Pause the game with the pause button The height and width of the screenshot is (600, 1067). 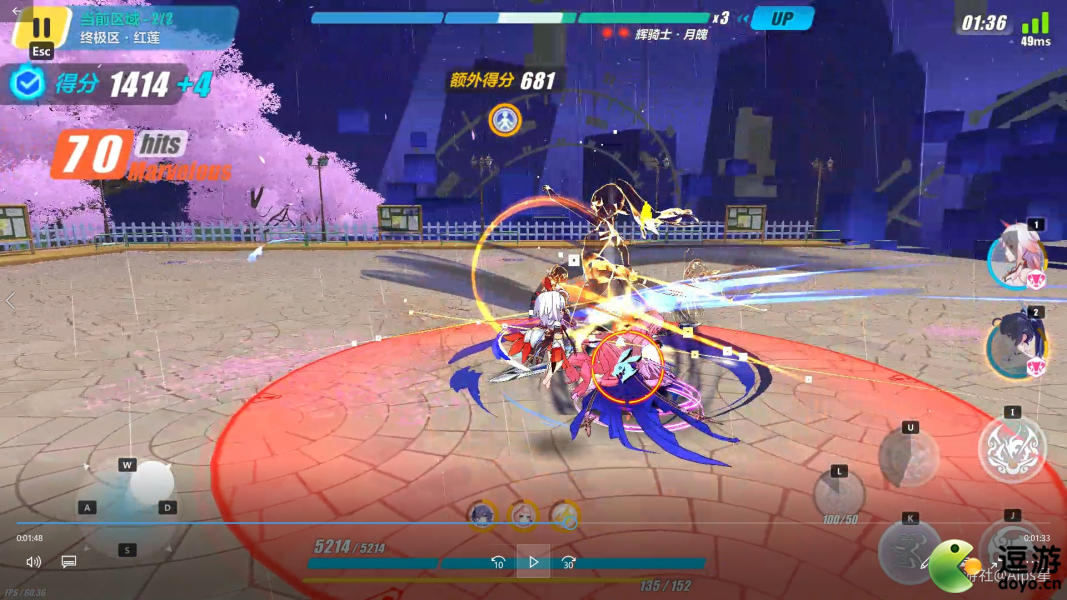41,28
